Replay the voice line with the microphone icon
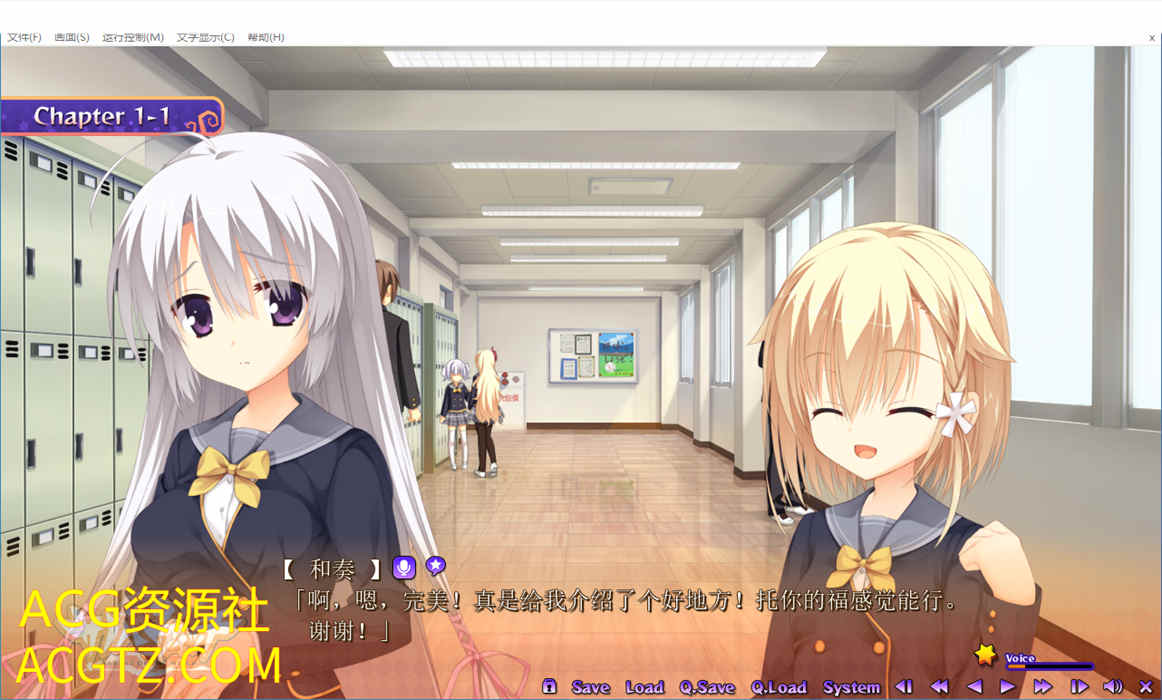 click(404, 568)
